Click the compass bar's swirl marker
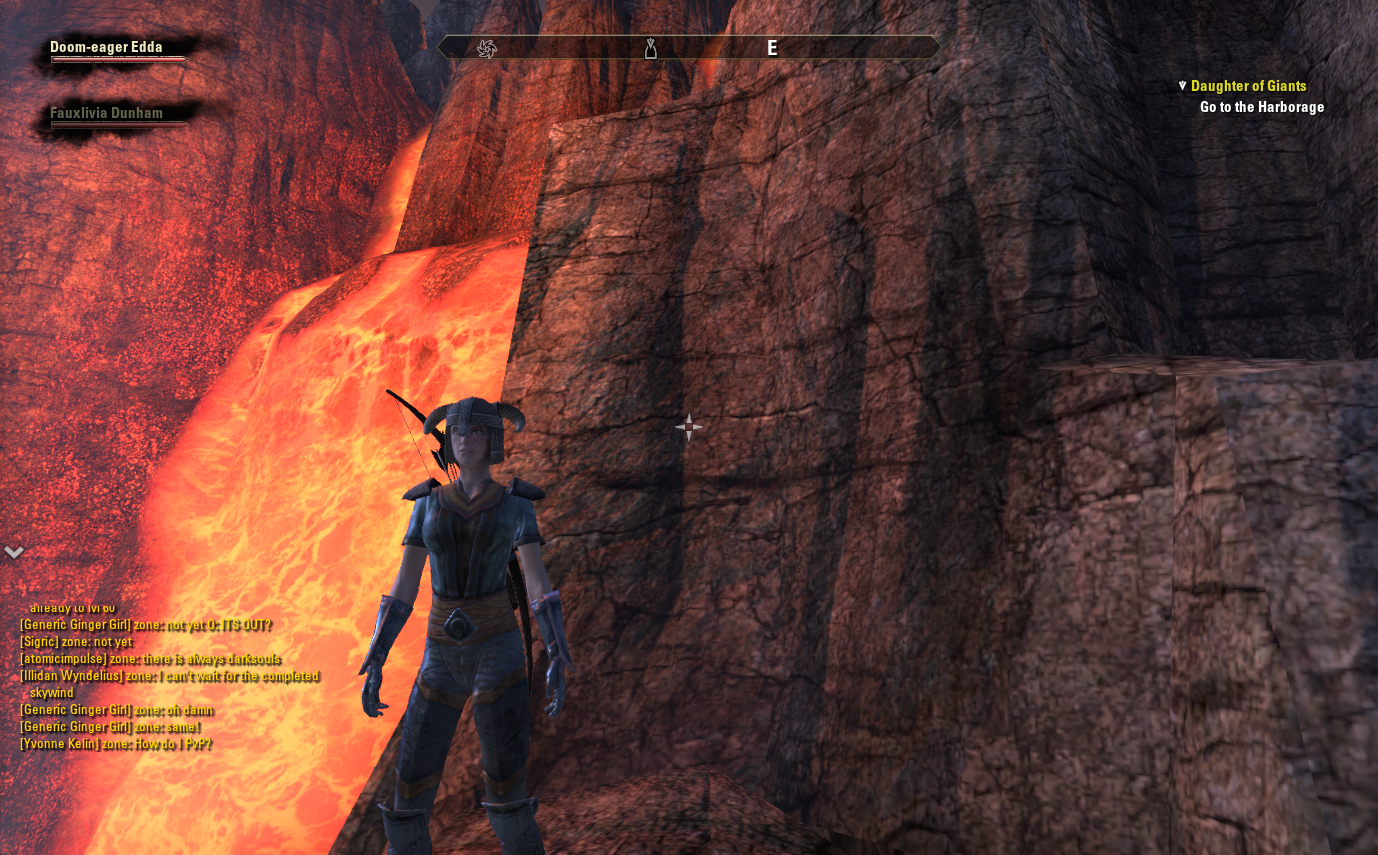 click(x=487, y=48)
